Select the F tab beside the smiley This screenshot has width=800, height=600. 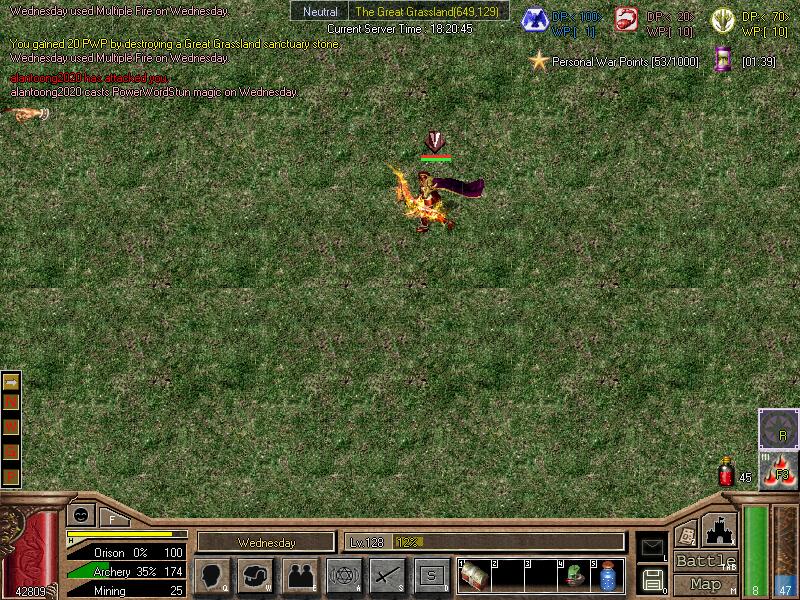tap(113, 517)
